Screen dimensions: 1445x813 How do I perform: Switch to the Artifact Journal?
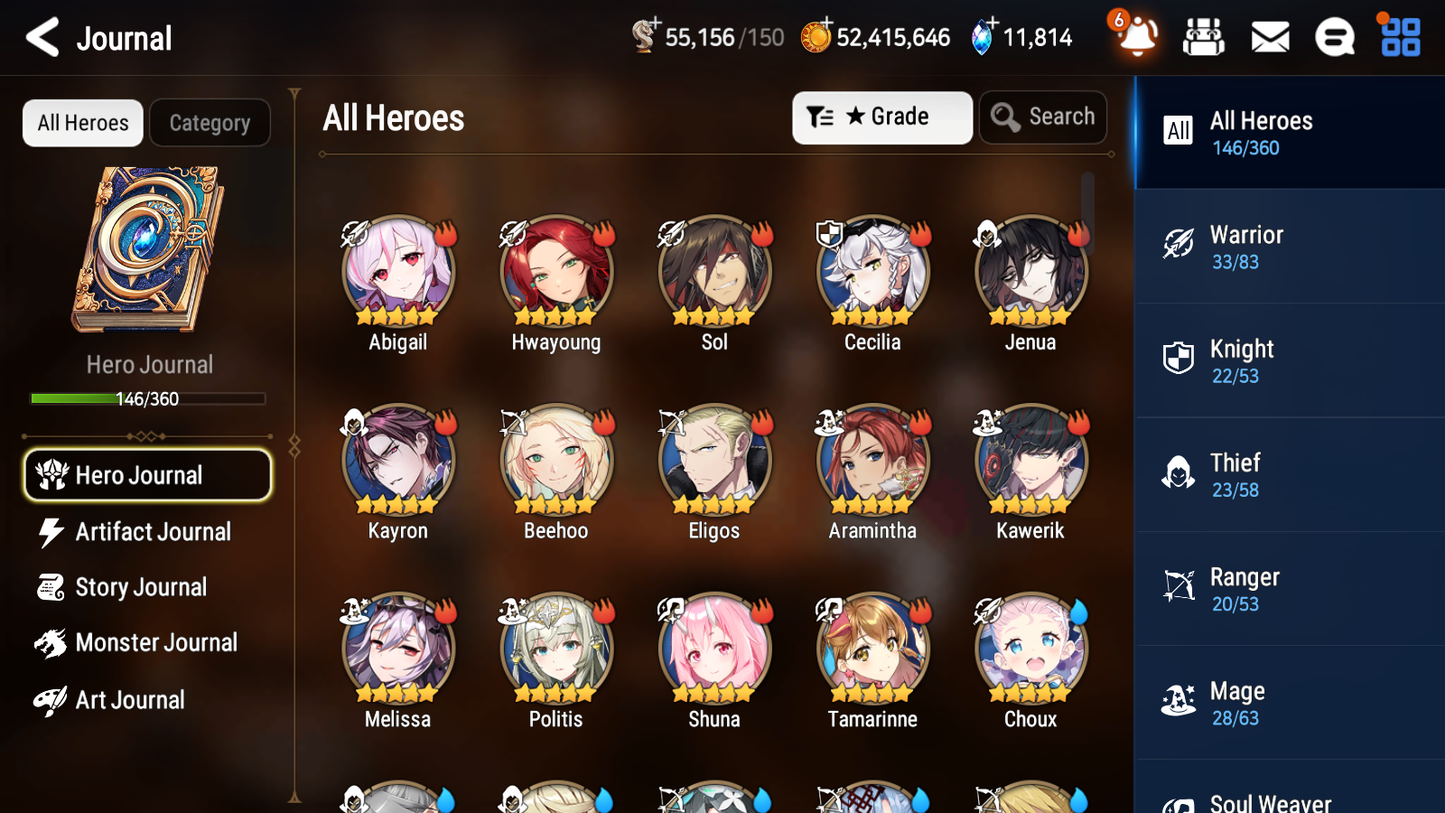pos(150,532)
